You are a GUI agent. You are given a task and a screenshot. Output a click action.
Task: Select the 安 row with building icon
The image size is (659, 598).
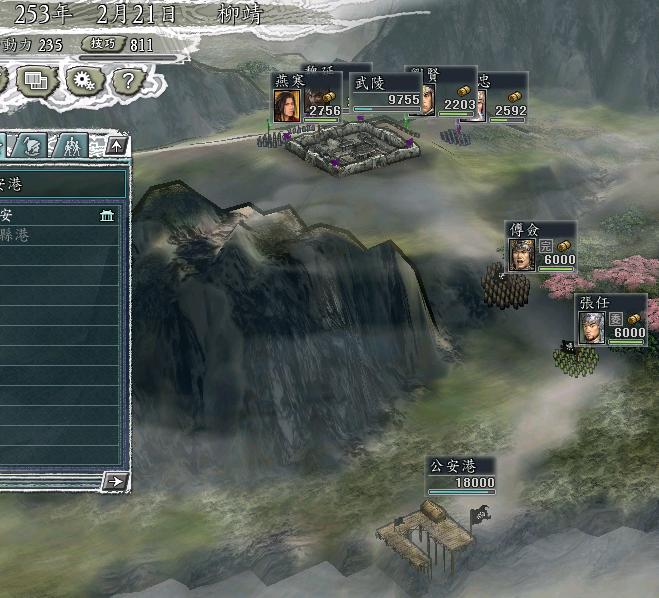(60, 215)
